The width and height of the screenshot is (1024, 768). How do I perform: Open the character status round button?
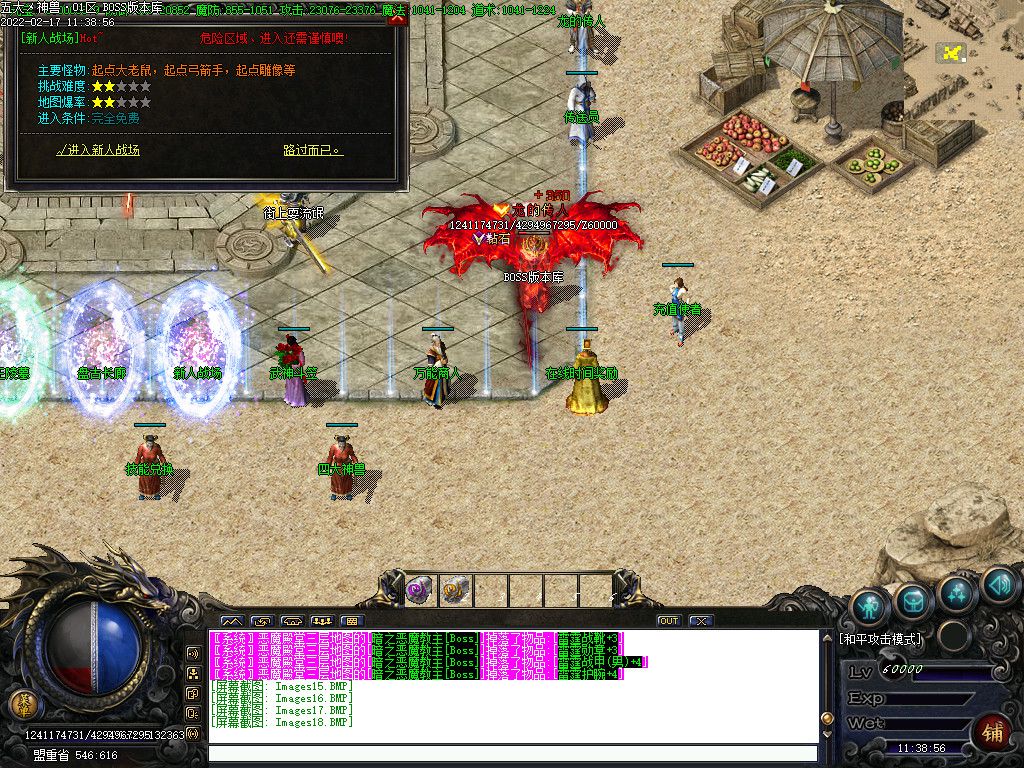870,605
